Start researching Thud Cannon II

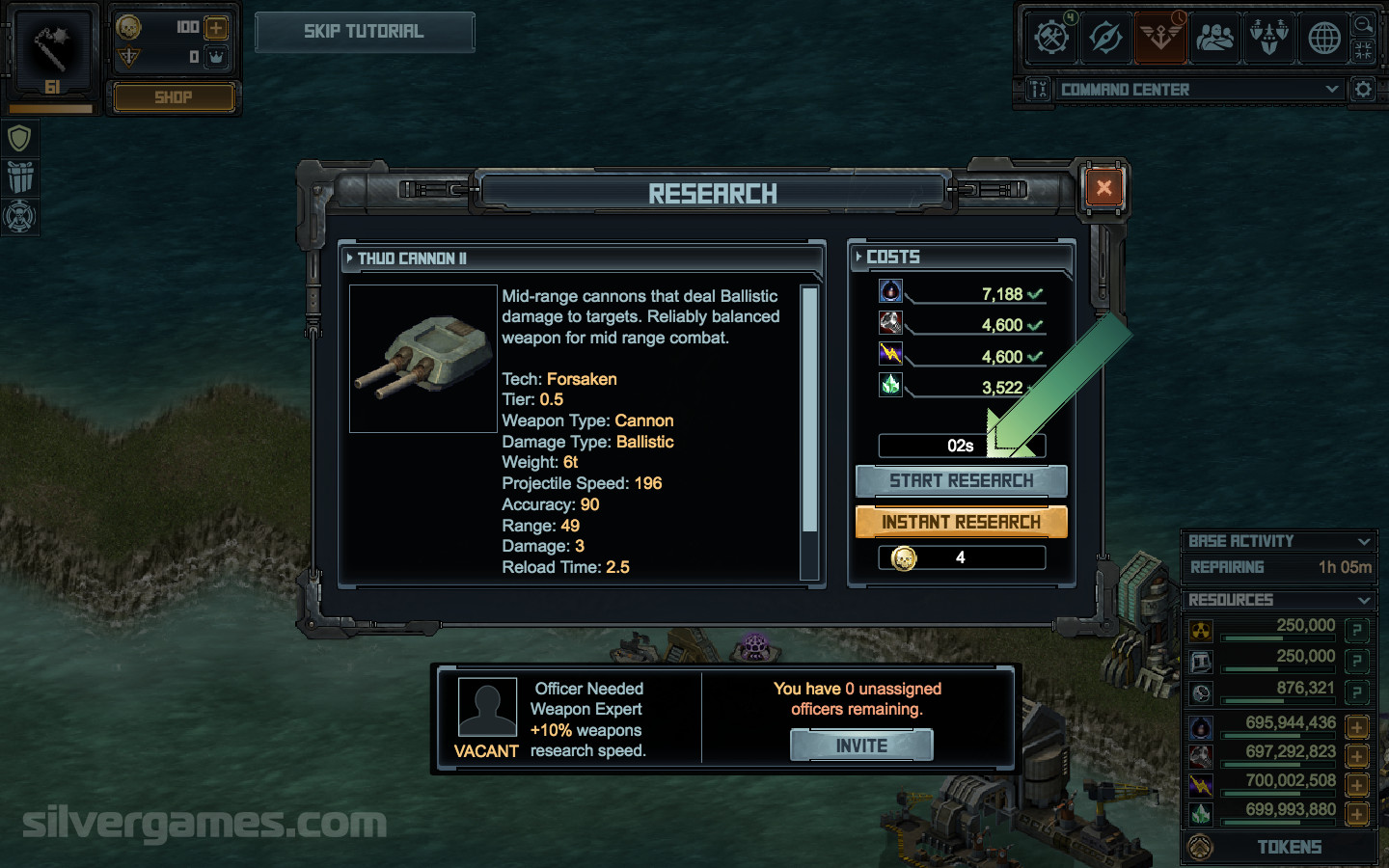click(961, 480)
